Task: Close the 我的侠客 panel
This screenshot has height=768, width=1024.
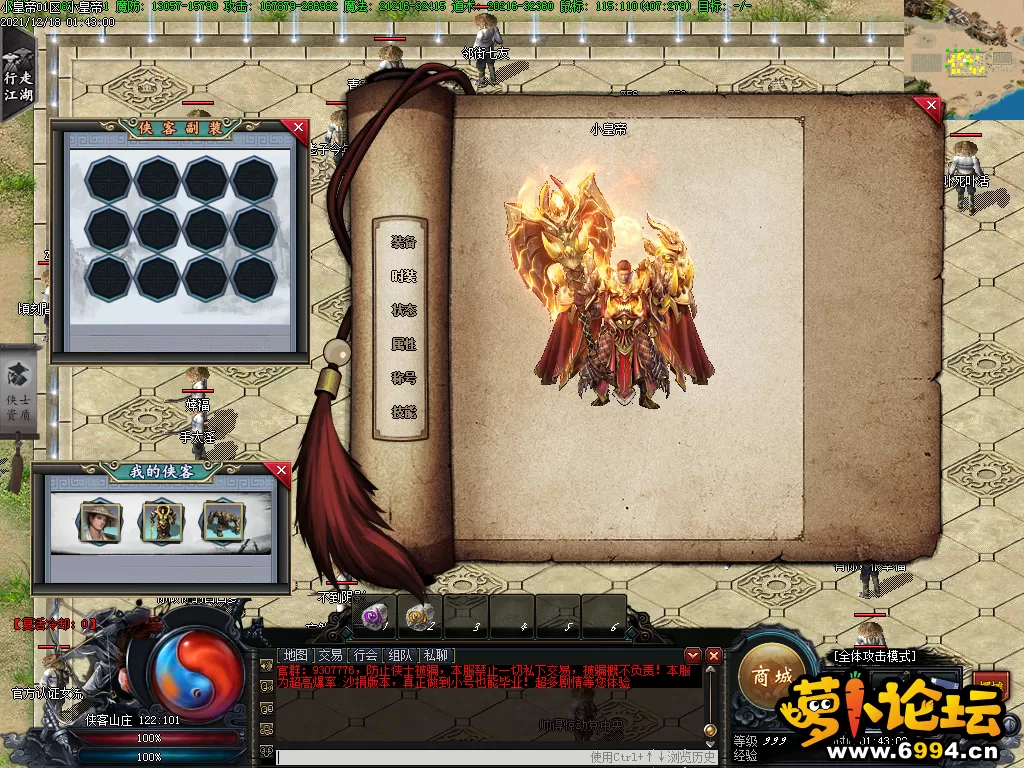Action: (281, 469)
